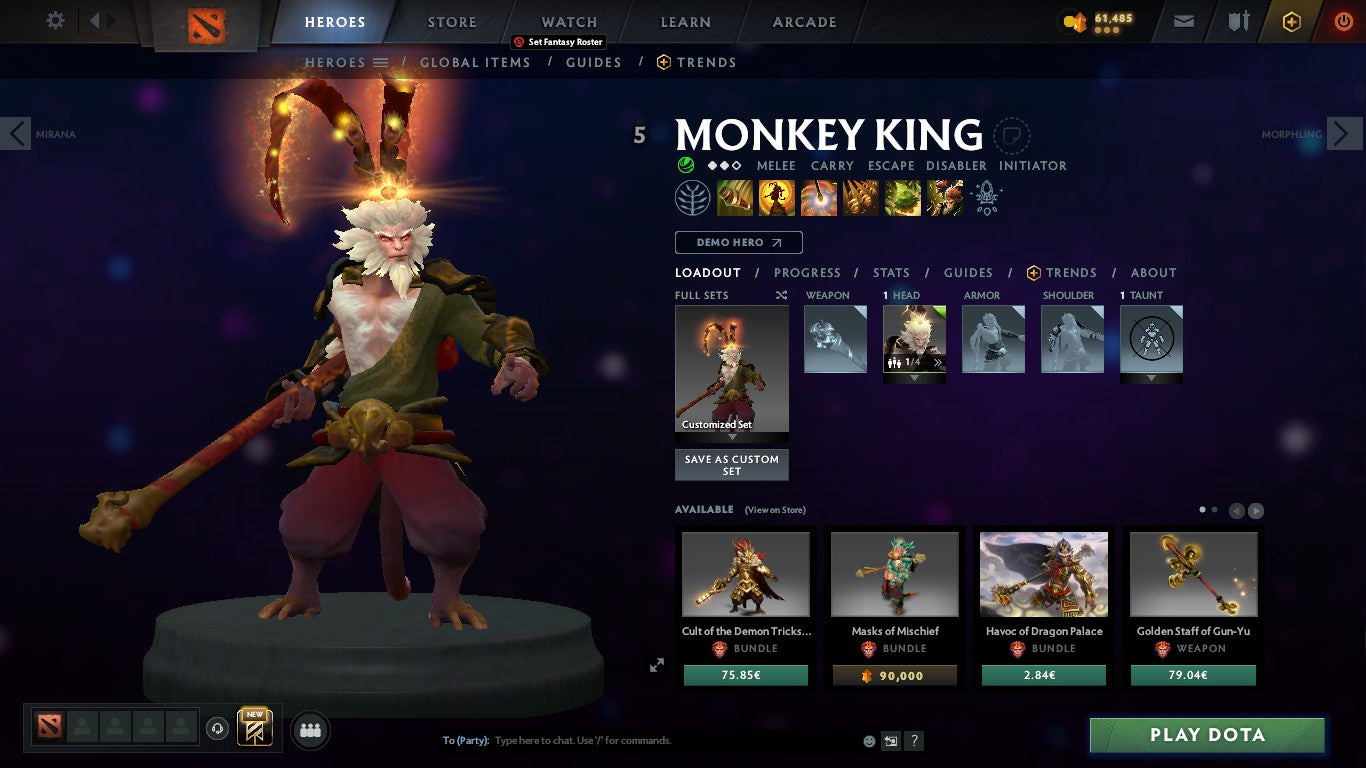The height and width of the screenshot is (768, 1366).
Task: Open the Arcade menu item
Action: point(803,21)
